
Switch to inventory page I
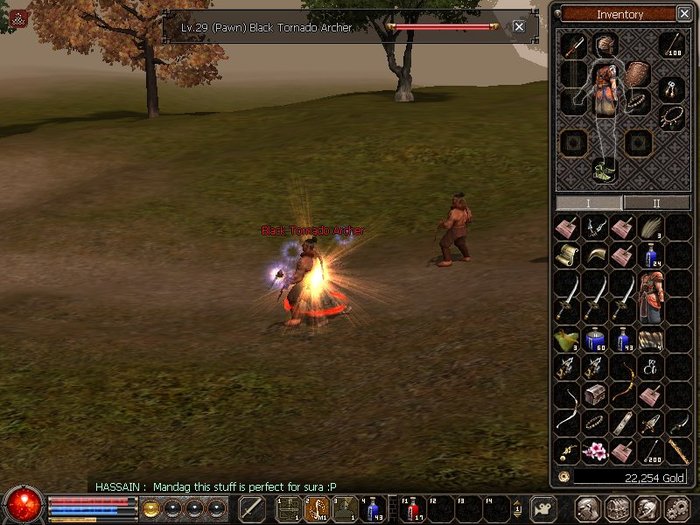click(588, 203)
